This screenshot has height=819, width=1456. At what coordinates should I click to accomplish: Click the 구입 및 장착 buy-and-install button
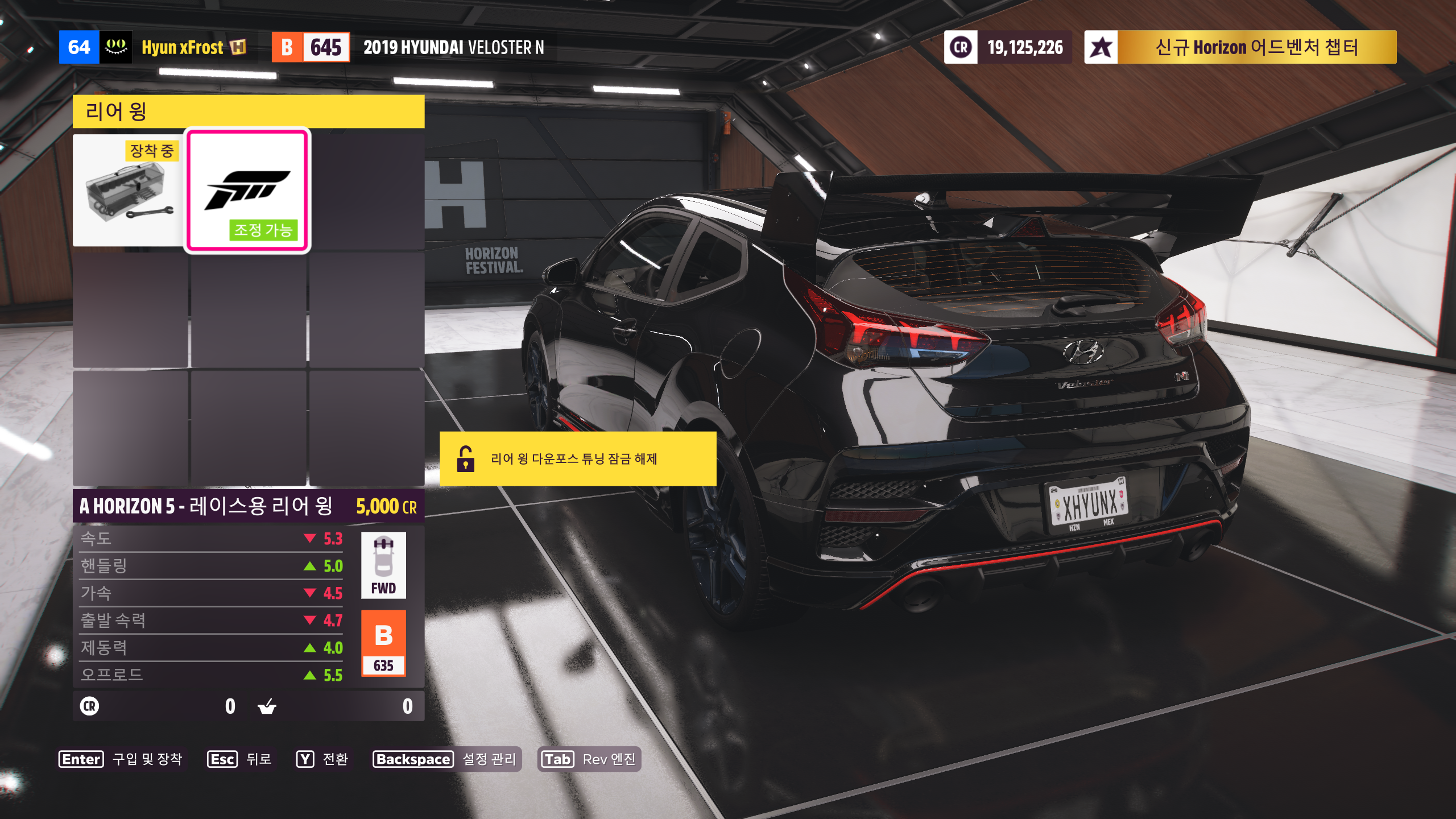click(121, 759)
